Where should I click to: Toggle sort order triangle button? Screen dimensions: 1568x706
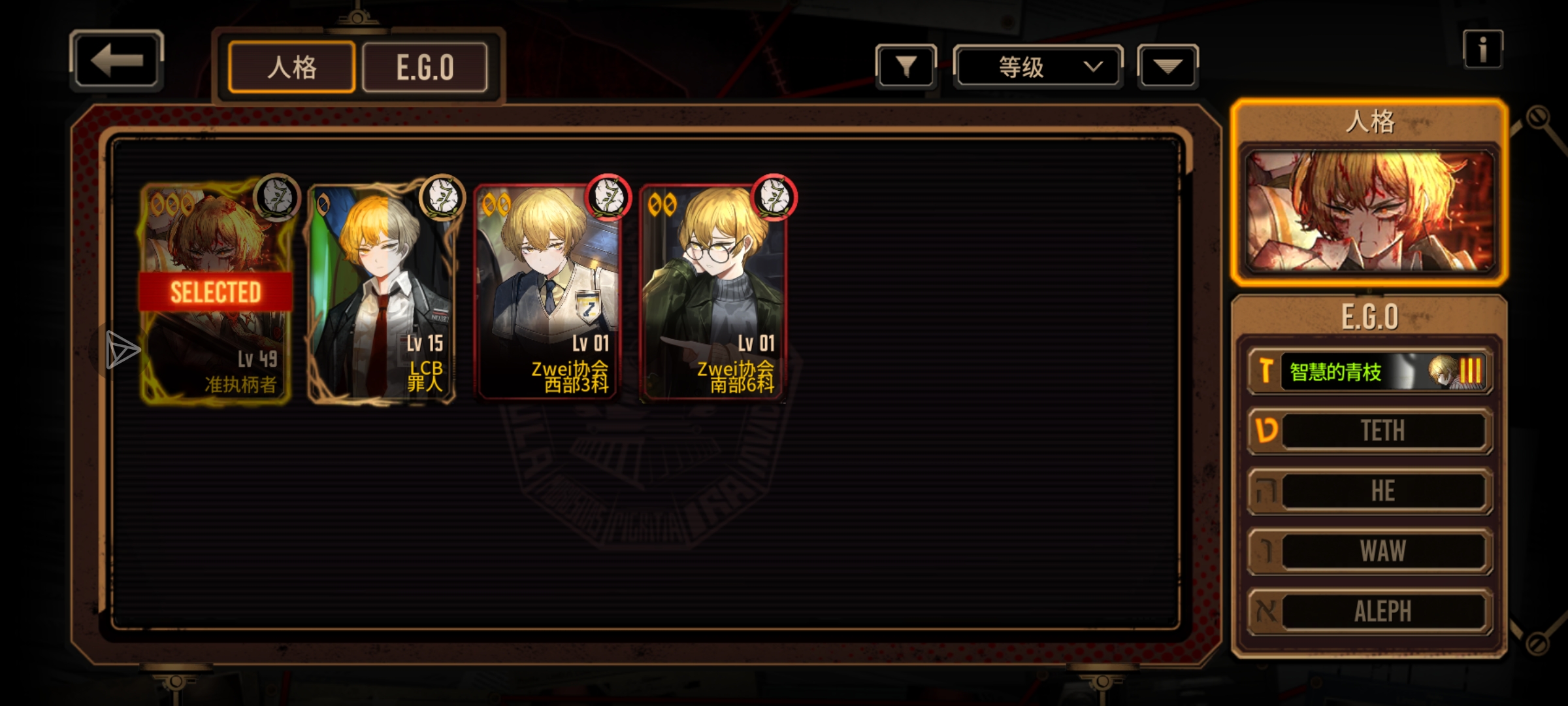click(x=1168, y=66)
